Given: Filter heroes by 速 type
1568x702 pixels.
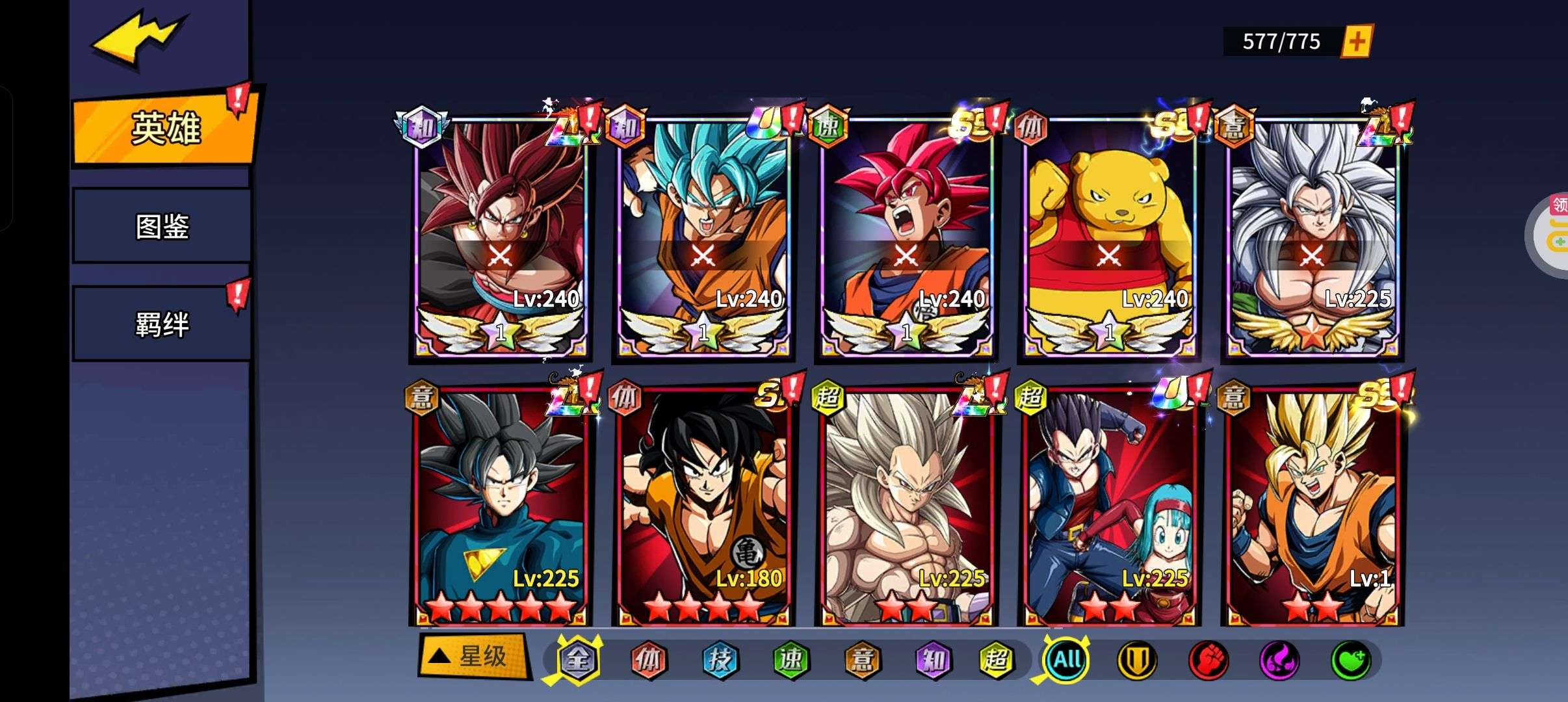Looking at the screenshot, I should 791,660.
